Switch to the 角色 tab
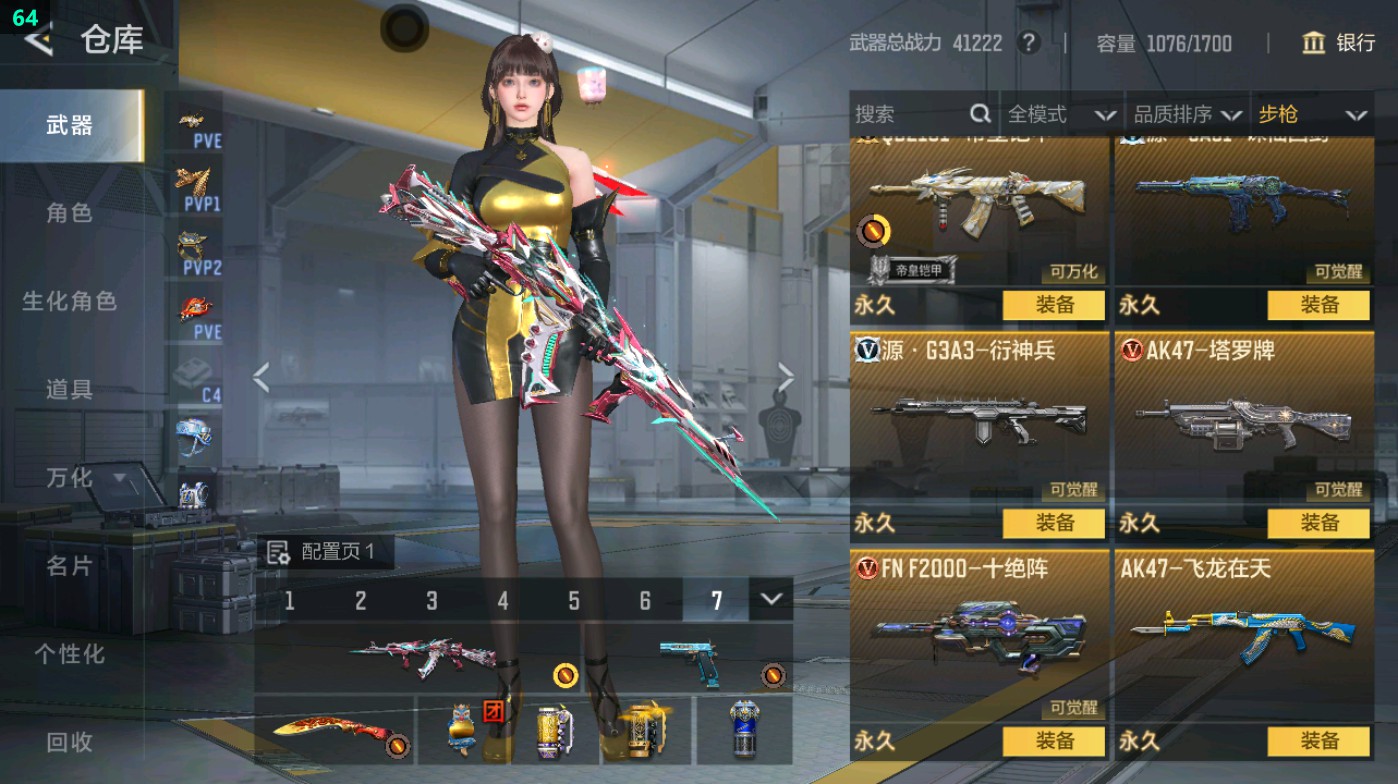Screen dimensions: 1398x784 click(70, 213)
